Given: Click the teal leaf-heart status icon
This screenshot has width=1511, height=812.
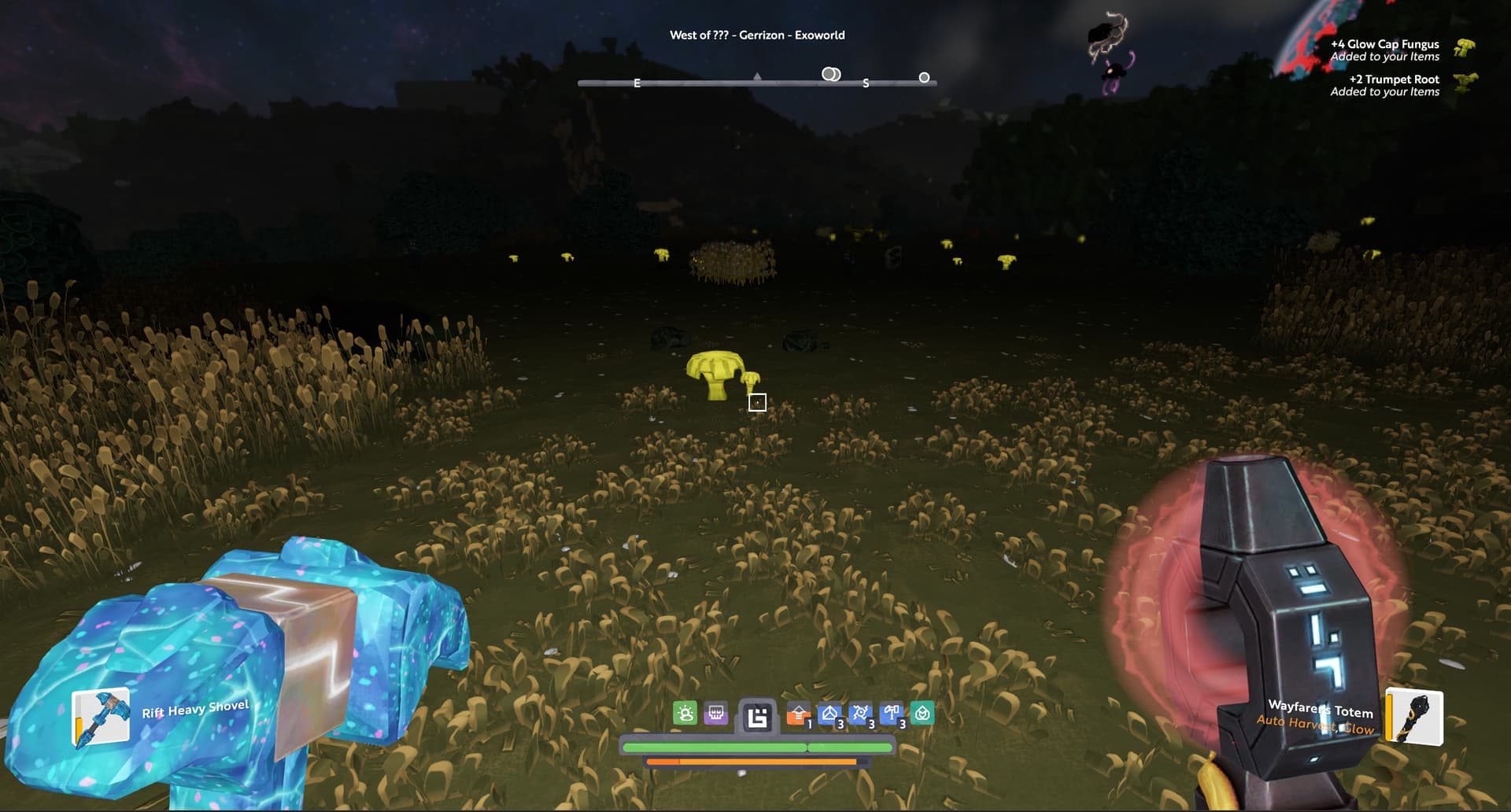Looking at the screenshot, I should pos(922,714).
